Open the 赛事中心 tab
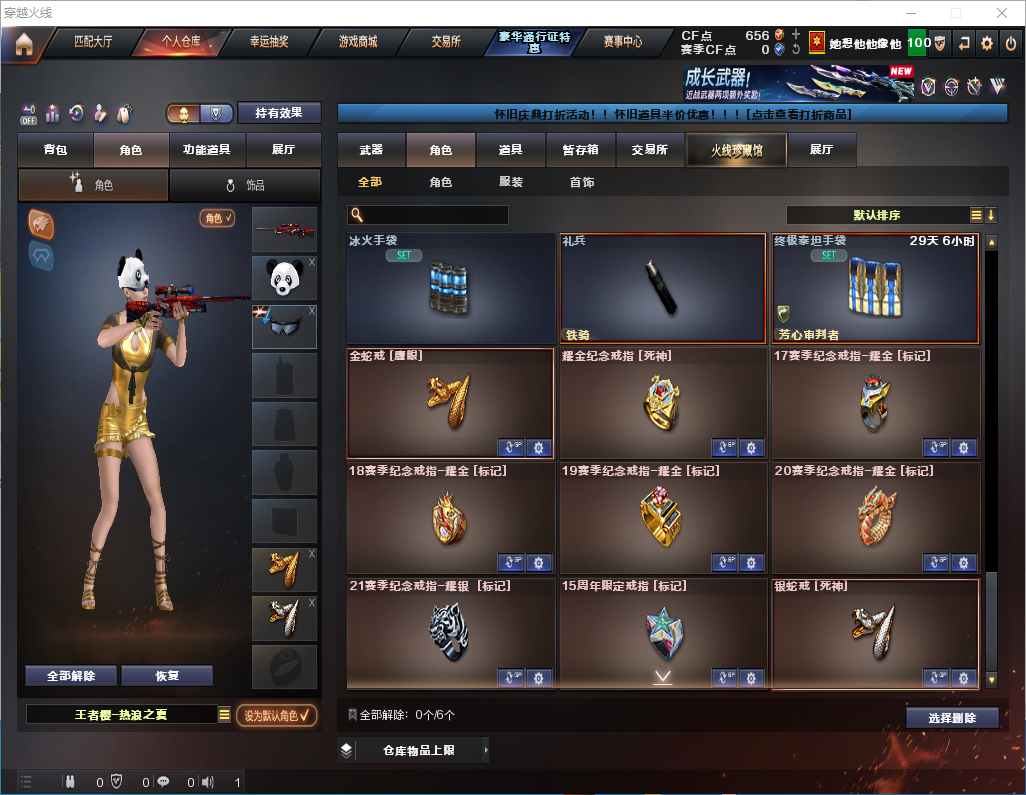1026x795 pixels. (622, 42)
